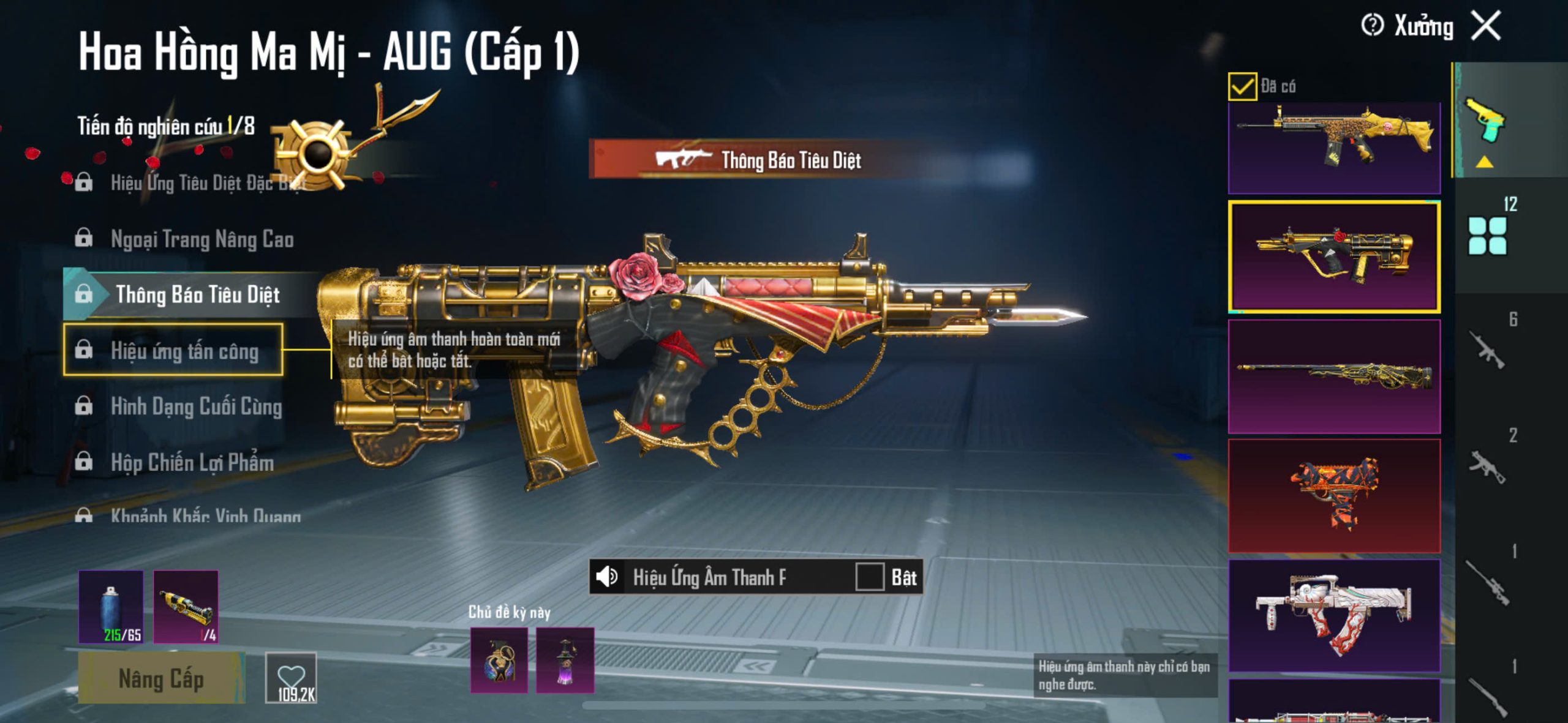This screenshot has width=1568, height=723.
Task: Choose the Thông Báo Tiêu Diệt entry
Action: (x=197, y=295)
